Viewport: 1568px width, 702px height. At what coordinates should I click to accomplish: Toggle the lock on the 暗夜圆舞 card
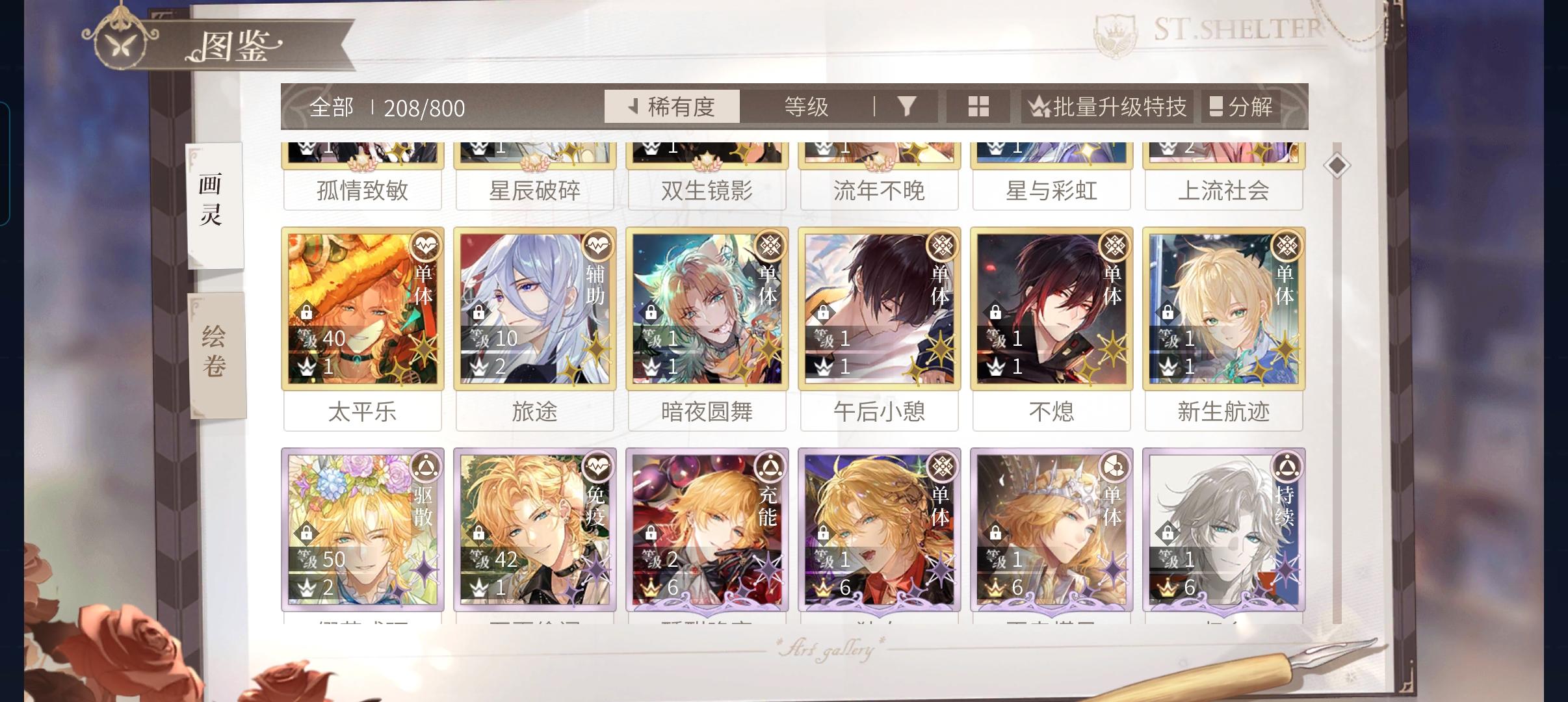pos(650,311)
